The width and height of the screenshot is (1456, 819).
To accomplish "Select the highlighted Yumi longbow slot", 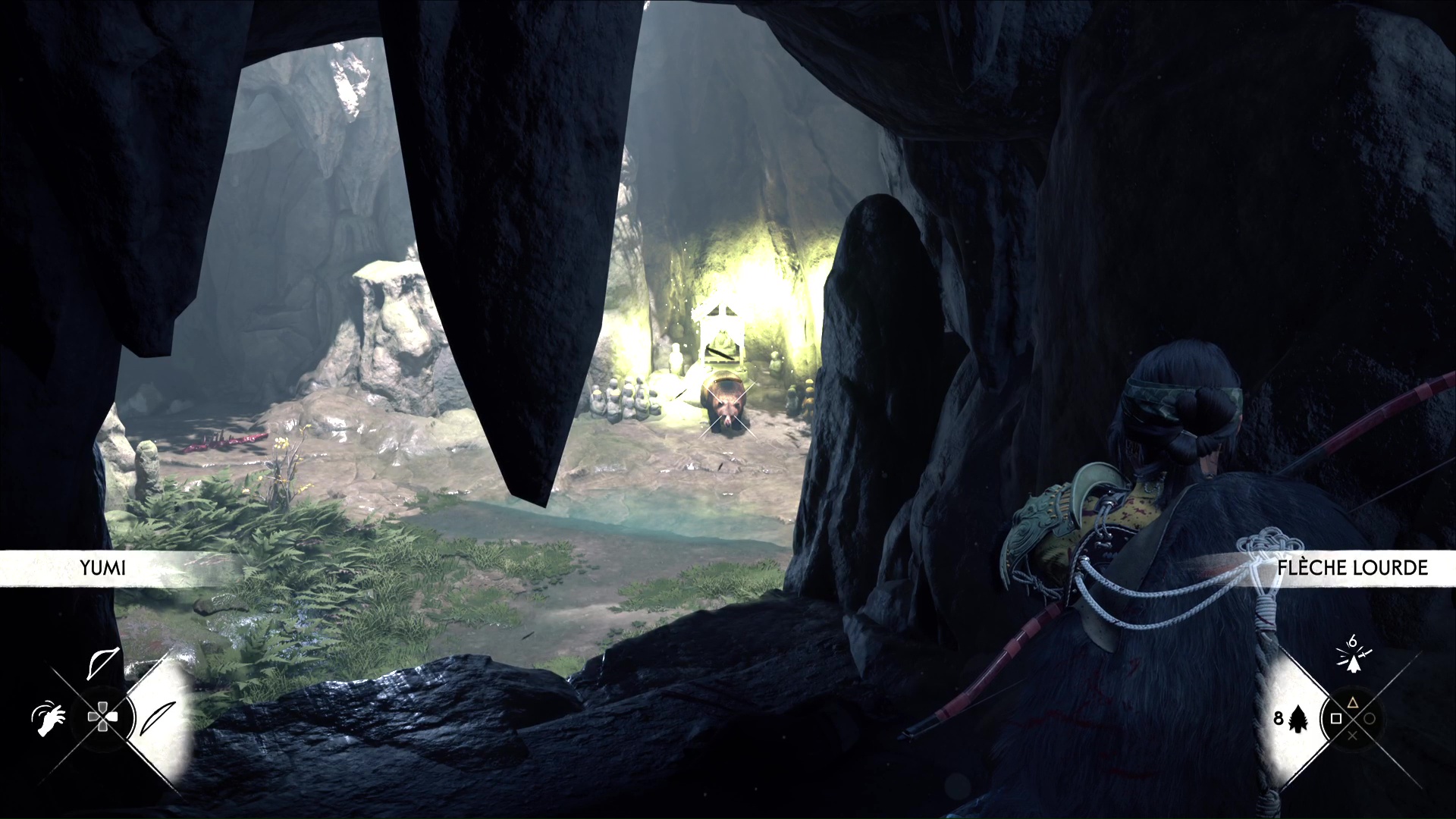I will 158,717.
